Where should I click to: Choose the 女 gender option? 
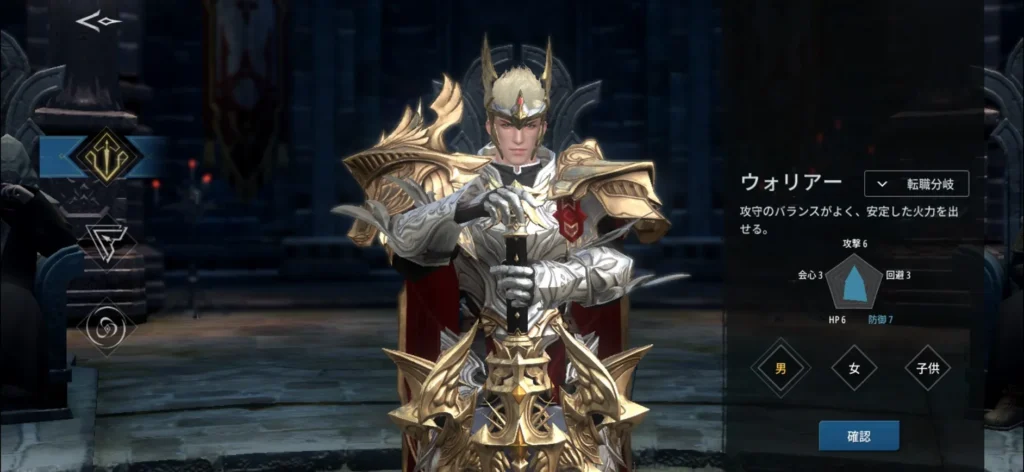[854, 368]
